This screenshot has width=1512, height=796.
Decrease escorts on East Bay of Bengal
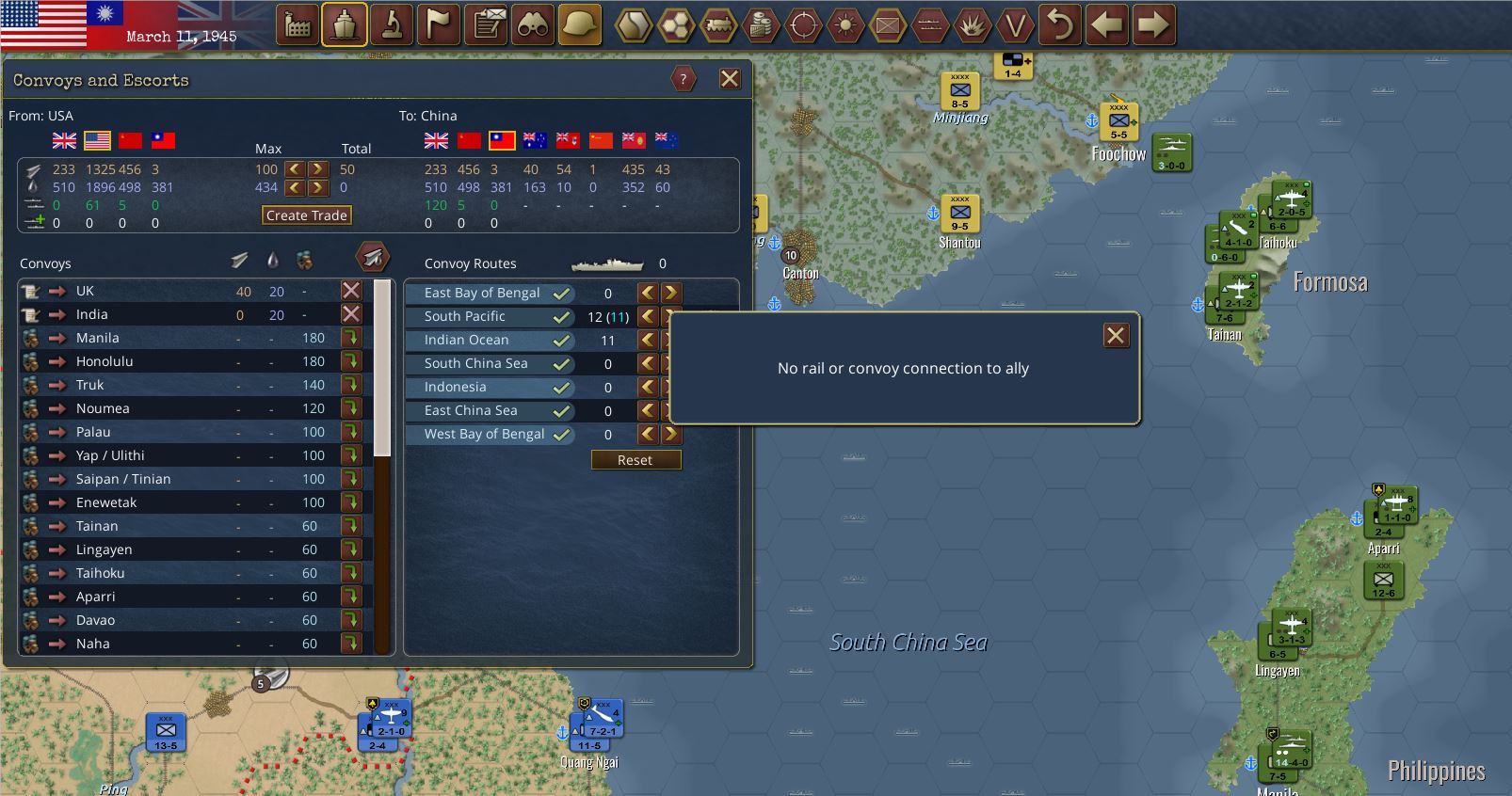click(x=648, y=293)
